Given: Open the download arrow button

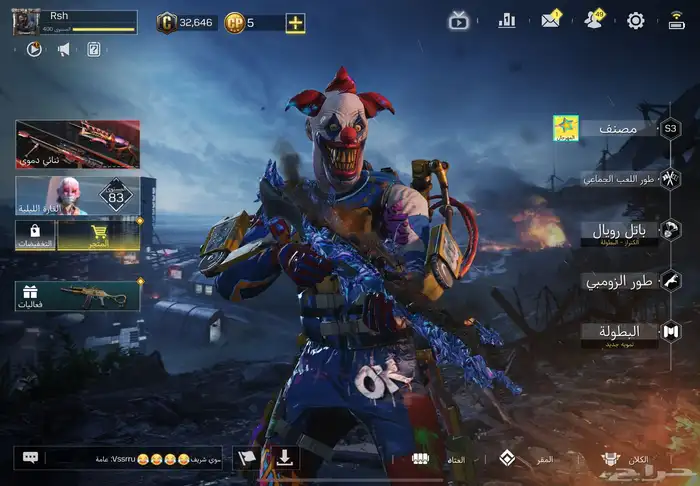Looking at the screenshot, I should point(285,458).
